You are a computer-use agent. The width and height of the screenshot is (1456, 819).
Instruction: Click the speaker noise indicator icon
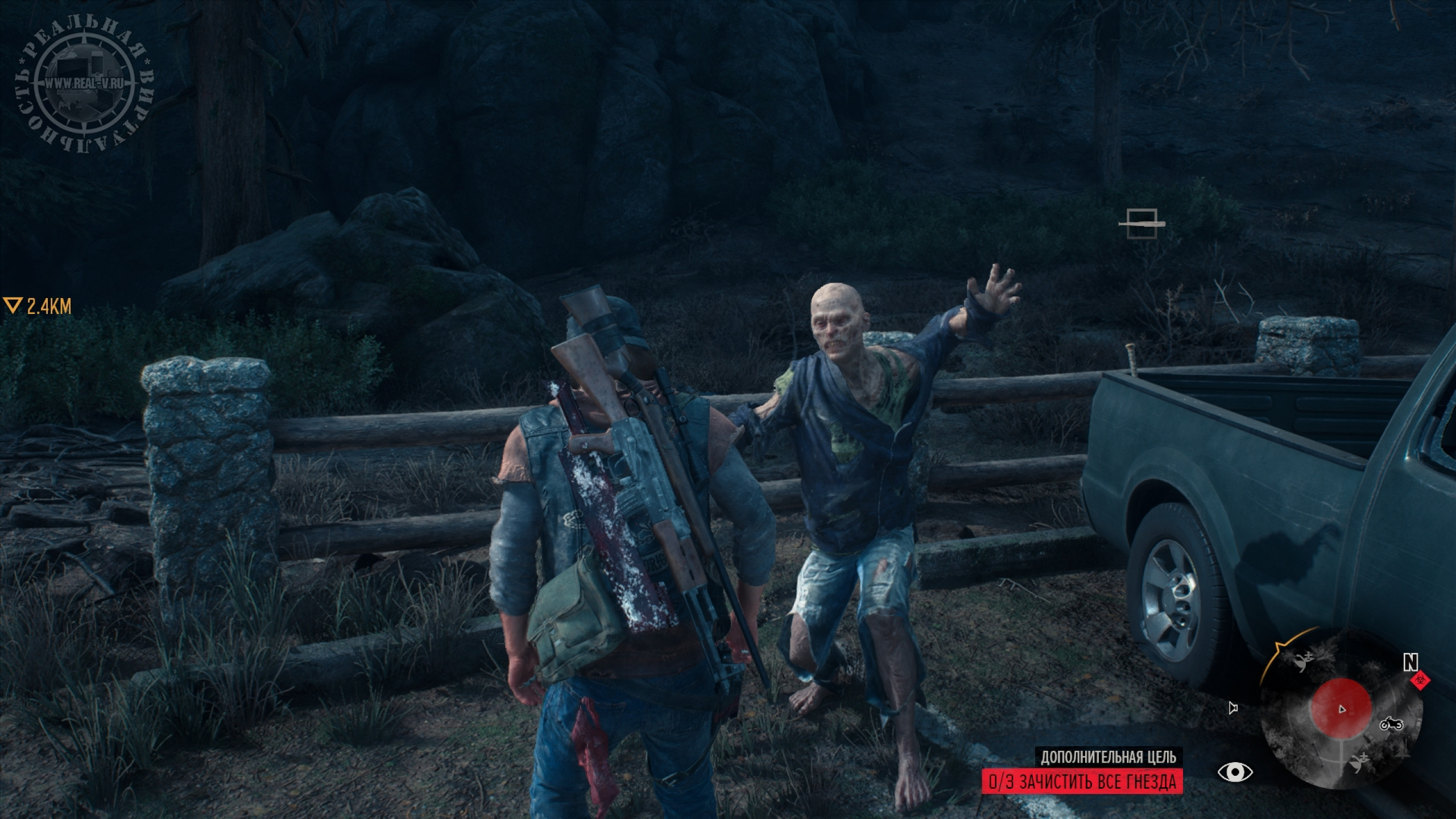click(1232, 708)
